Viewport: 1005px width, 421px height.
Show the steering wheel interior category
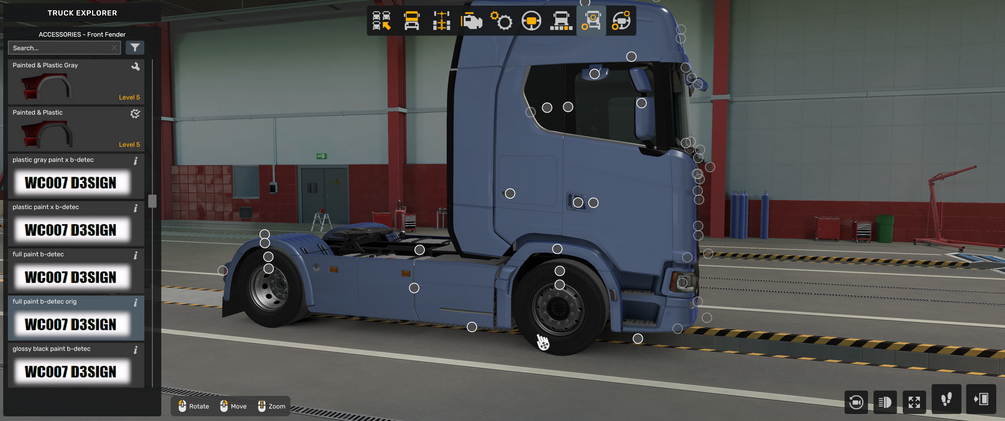pyautogui.click(x=532, y=20)
